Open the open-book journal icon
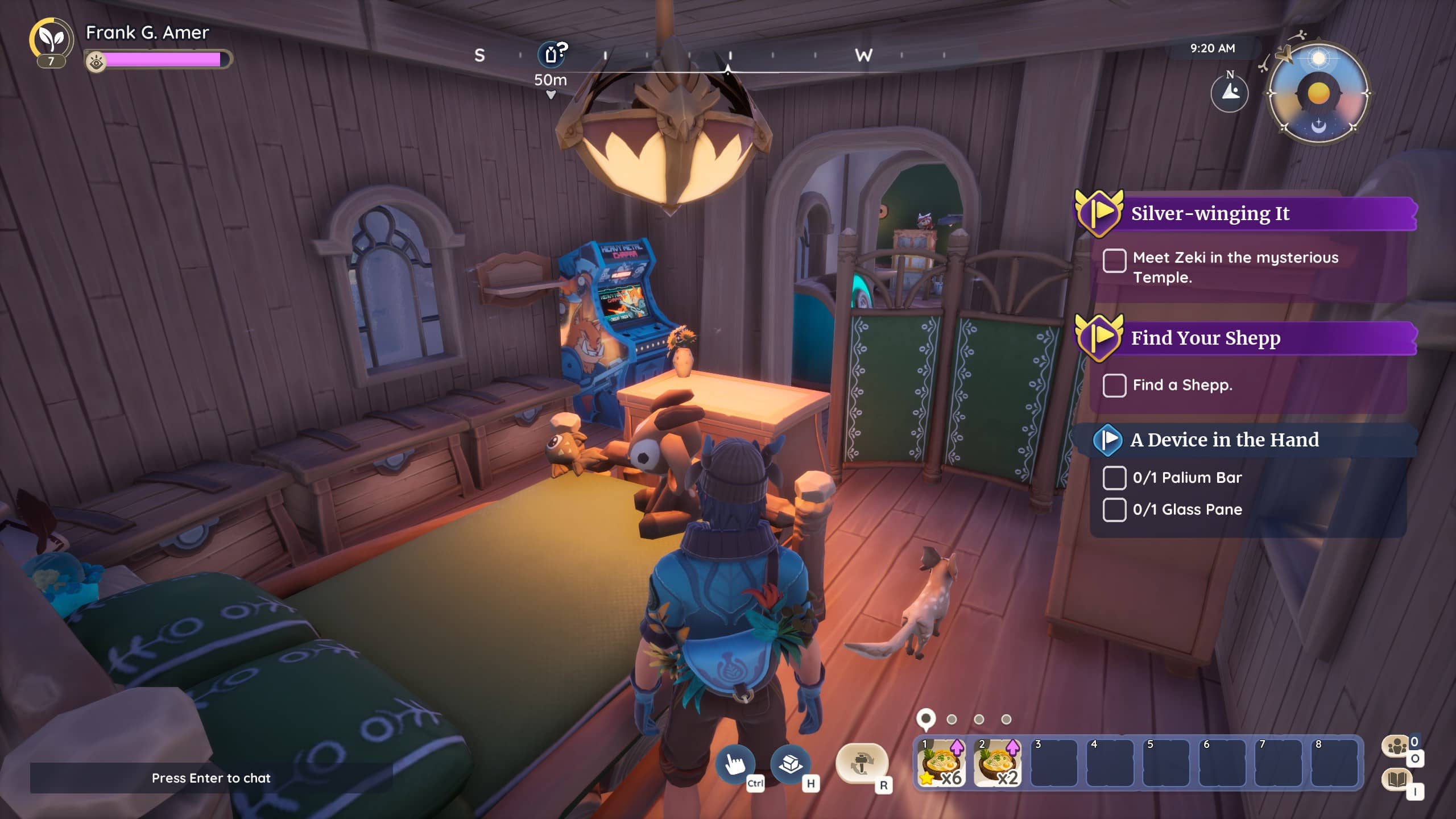Viewport: 1456px width, 819px height. click(x=1397, y=779)
